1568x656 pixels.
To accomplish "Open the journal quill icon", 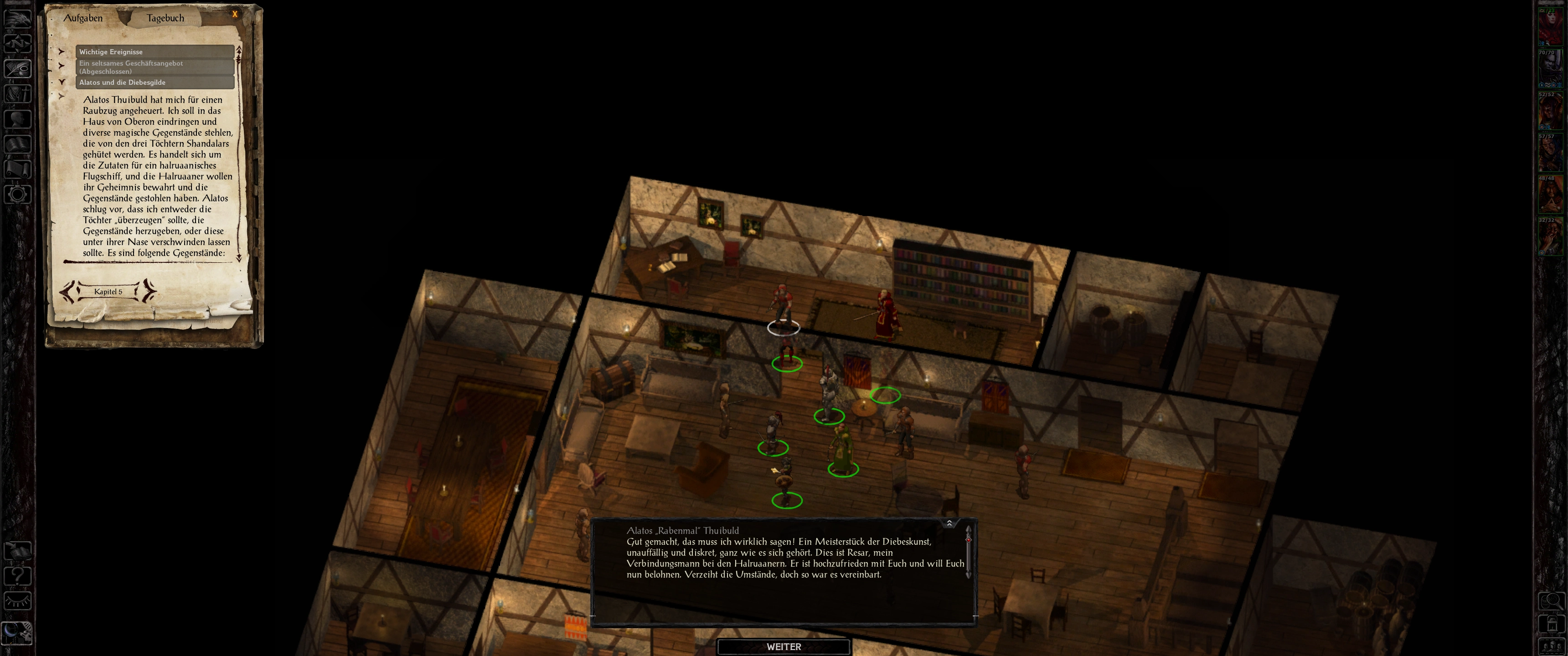I will [18, 68].
